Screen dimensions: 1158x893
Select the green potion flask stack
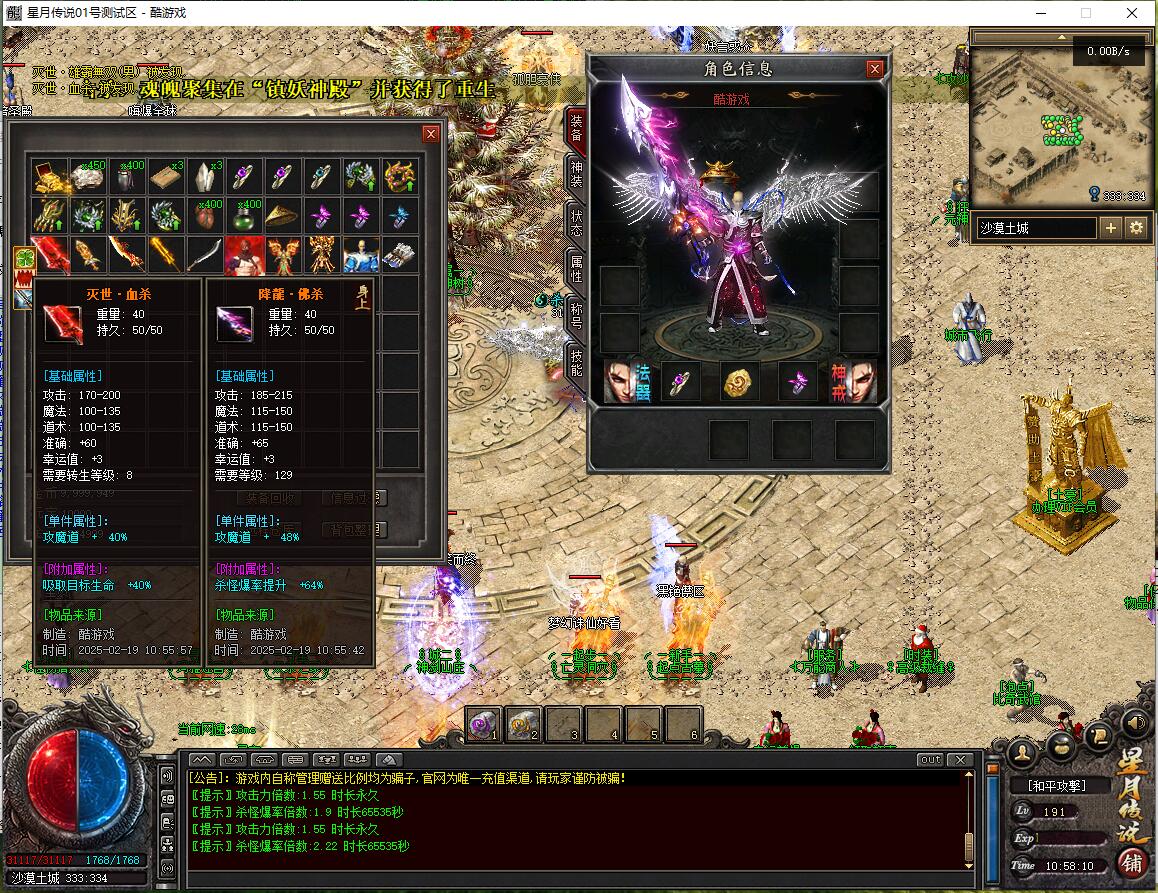[244, 215]
